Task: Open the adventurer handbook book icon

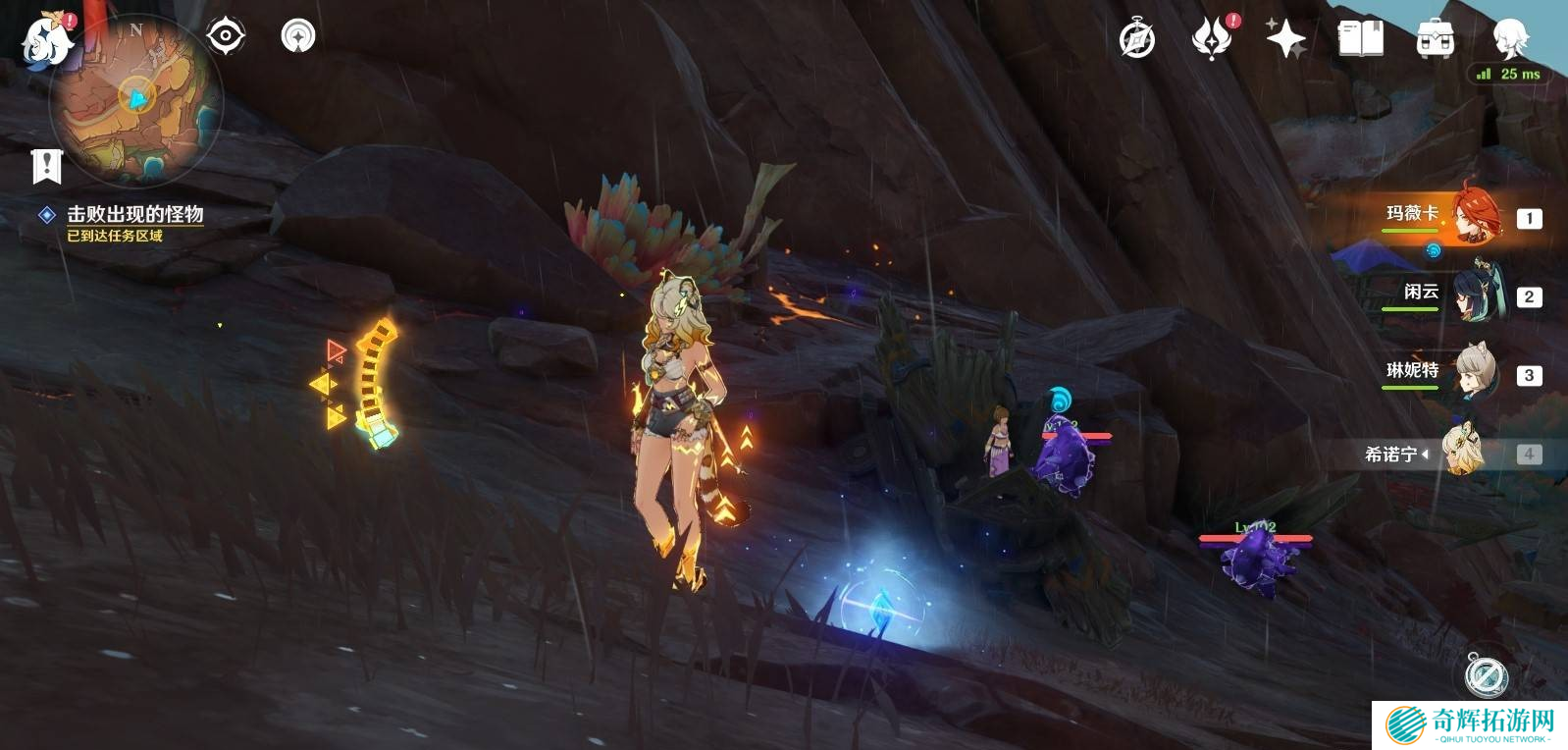Action: pos(1360,39)
